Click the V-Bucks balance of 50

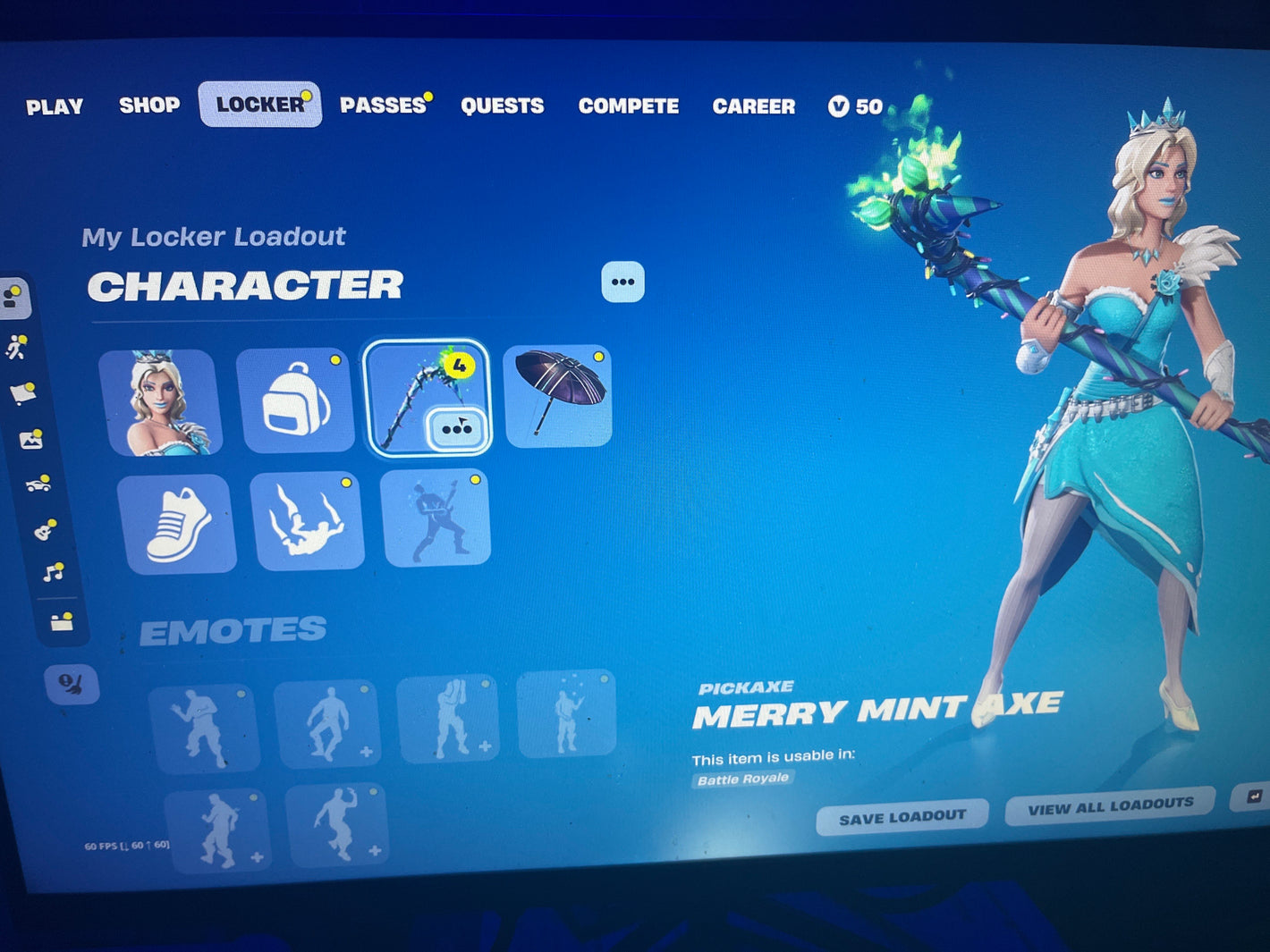pyautogui.click(x=856, y=107)
